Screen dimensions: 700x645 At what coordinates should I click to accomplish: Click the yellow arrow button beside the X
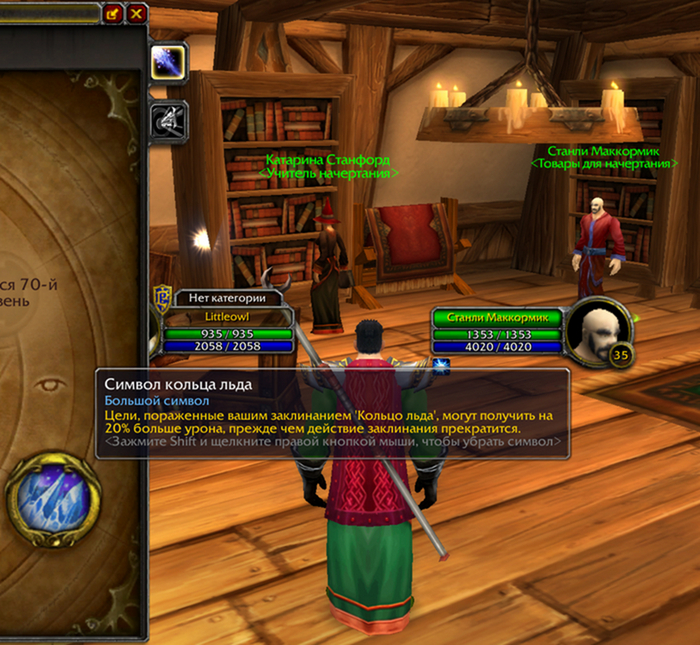[112, 13]
